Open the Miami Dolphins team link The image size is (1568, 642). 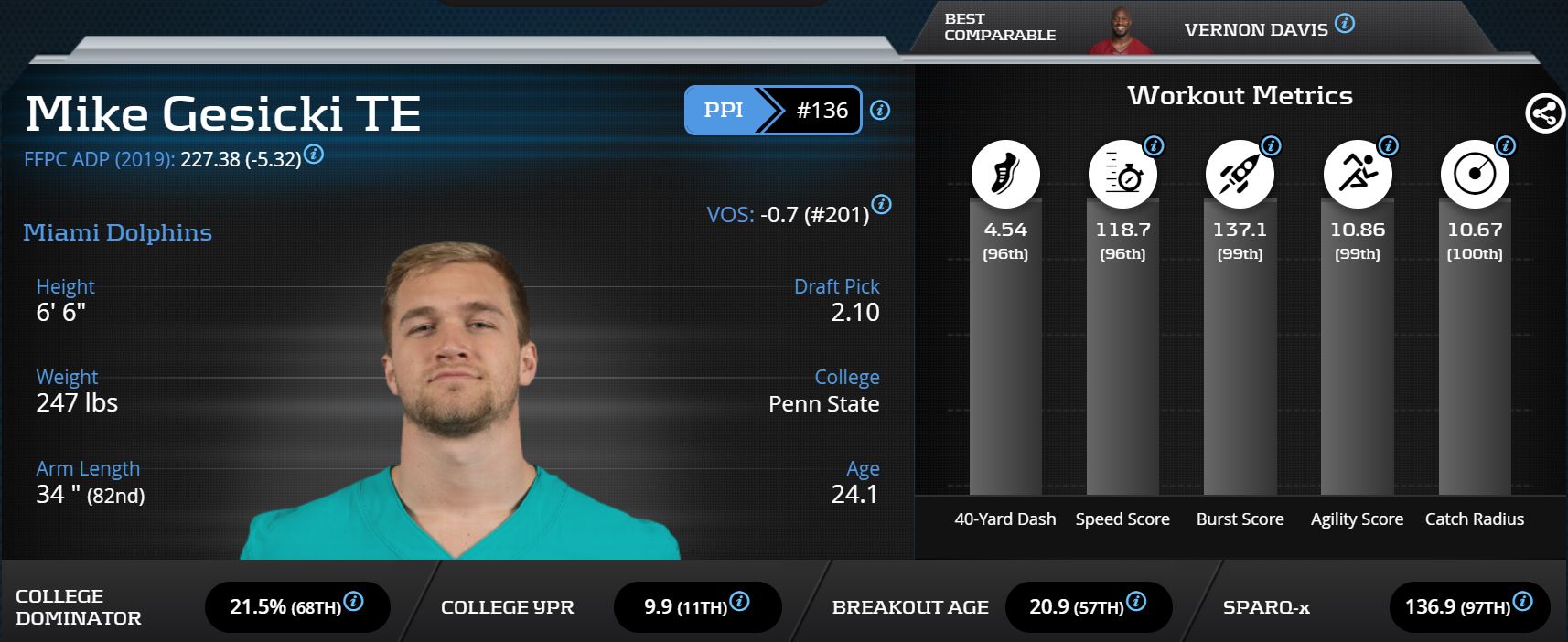[x=117, y=232]
